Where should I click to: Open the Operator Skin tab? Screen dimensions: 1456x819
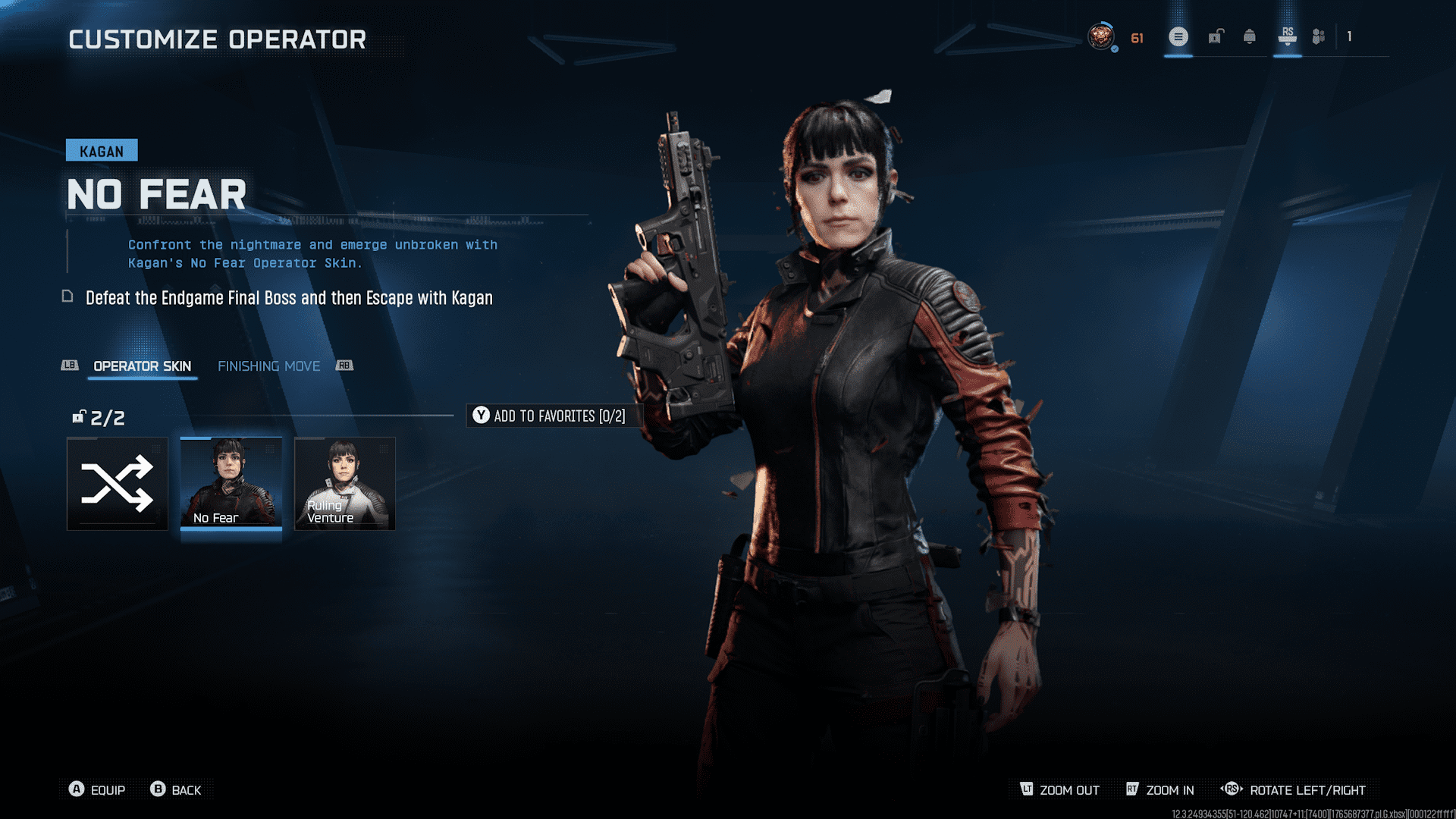click(x=142, y=366)
